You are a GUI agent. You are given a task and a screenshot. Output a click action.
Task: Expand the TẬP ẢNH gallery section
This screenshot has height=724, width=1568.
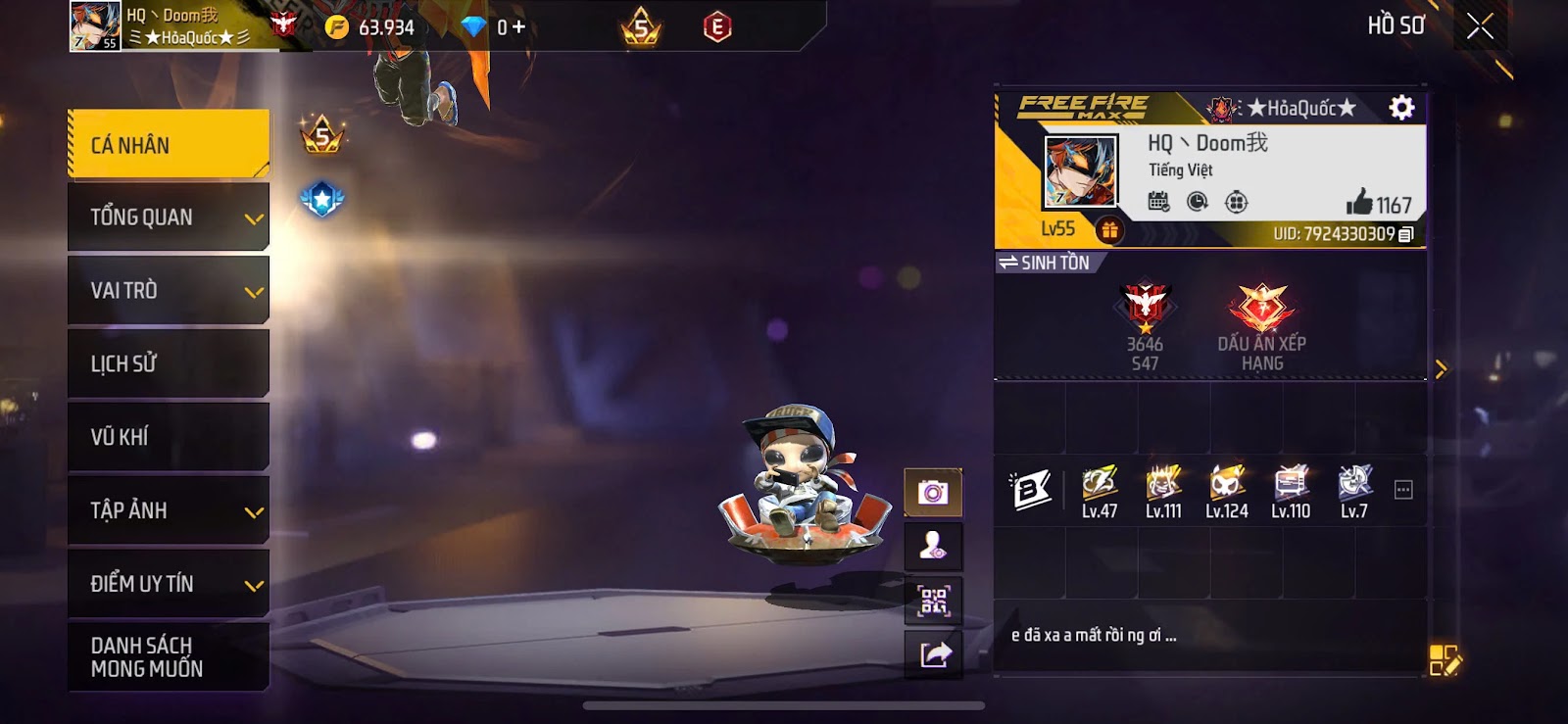[168, 510]
